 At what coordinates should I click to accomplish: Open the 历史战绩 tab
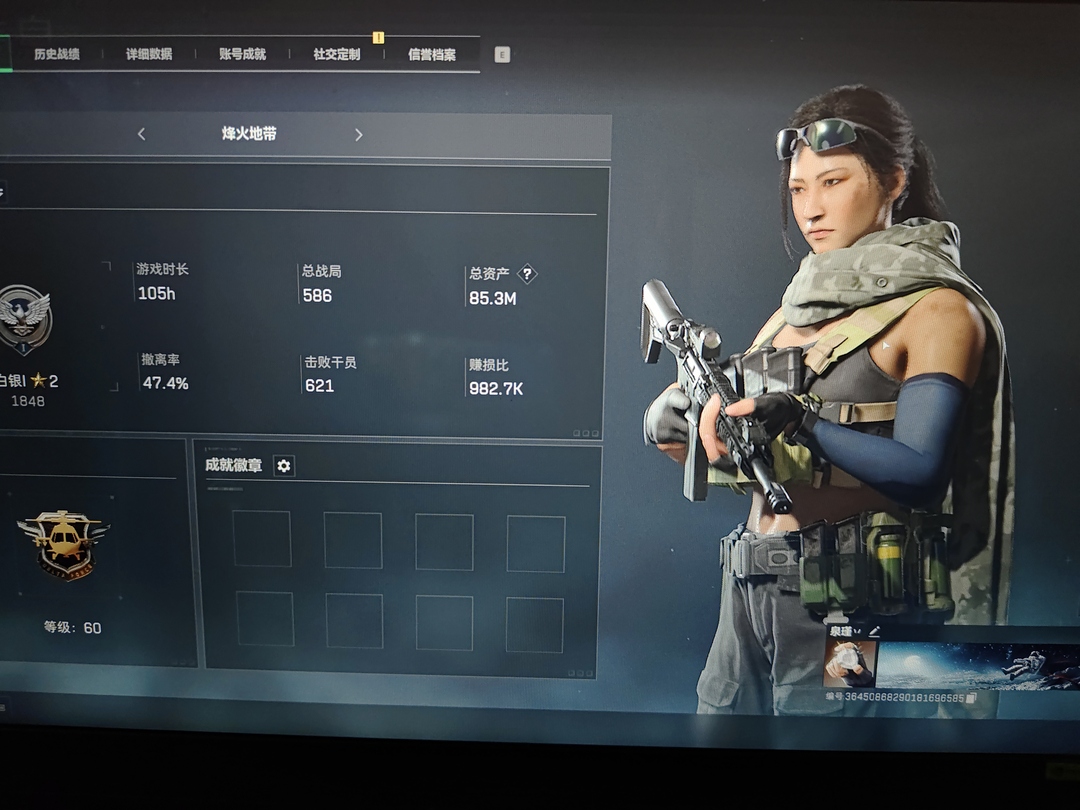57,54
